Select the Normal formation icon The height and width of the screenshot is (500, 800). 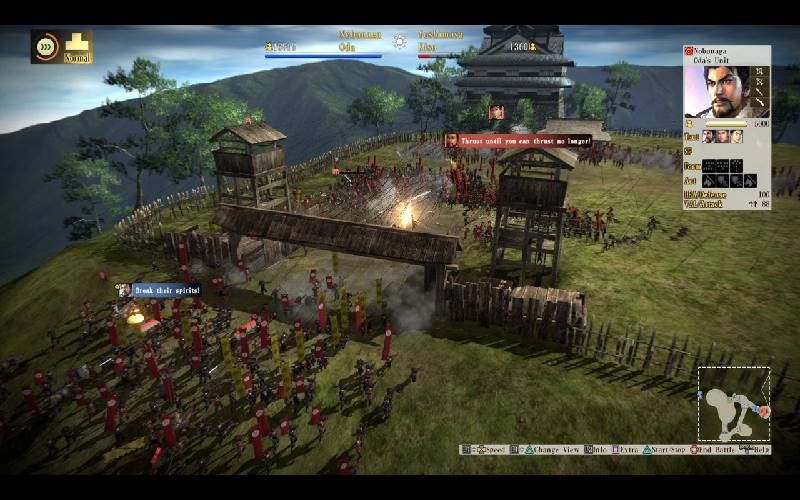(77, 44)
